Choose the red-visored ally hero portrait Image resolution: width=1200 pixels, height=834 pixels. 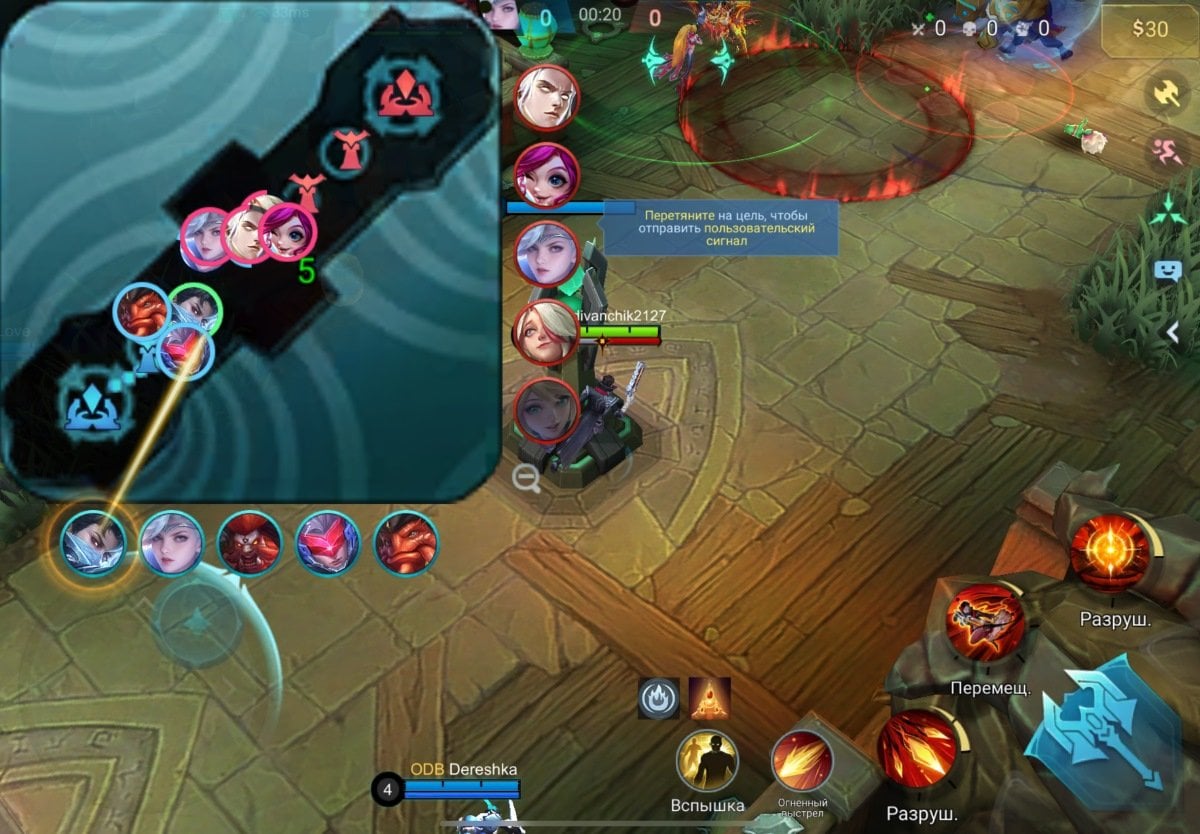point(327,544)
